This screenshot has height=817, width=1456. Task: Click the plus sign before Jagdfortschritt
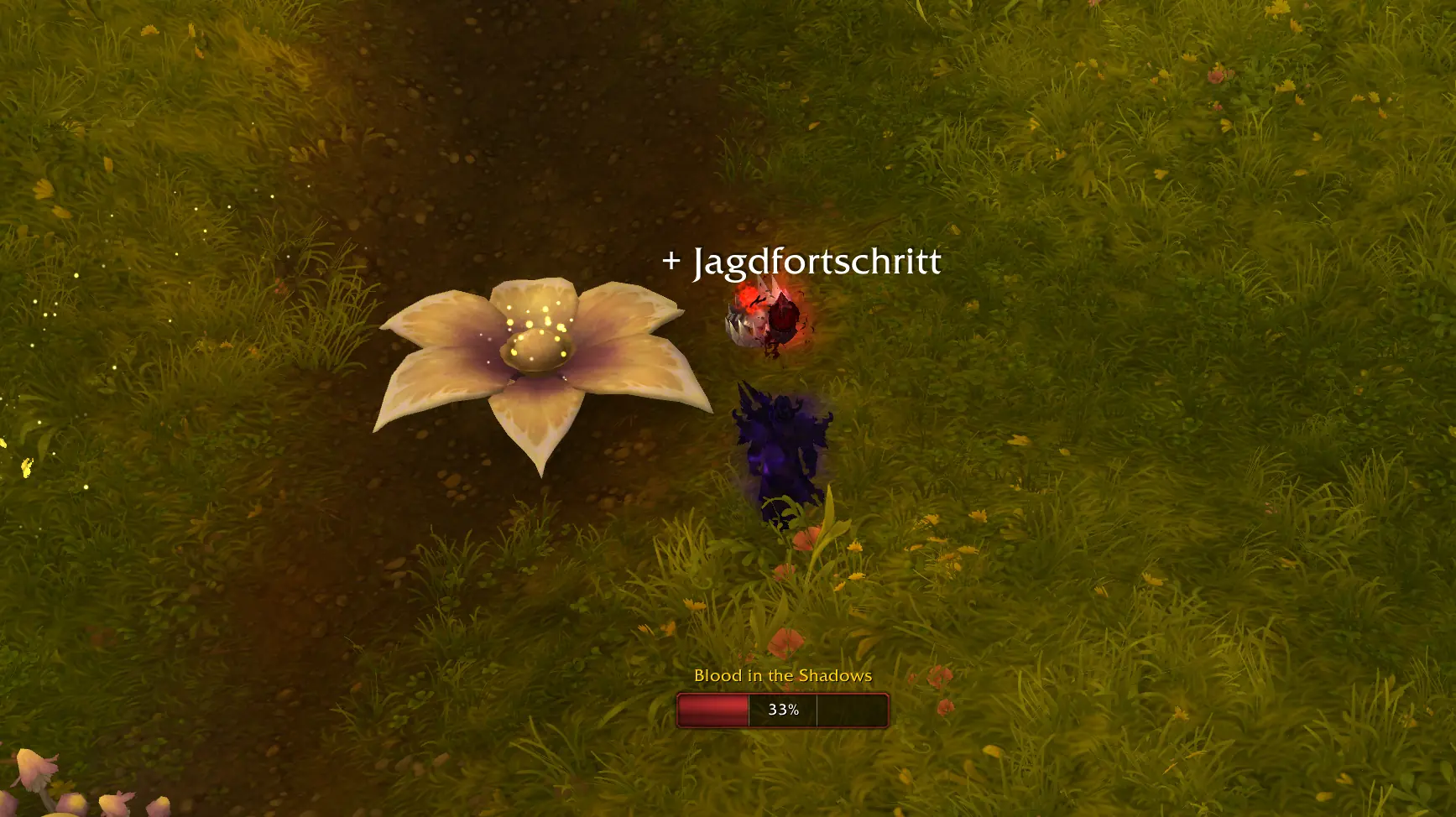[672, 262]
